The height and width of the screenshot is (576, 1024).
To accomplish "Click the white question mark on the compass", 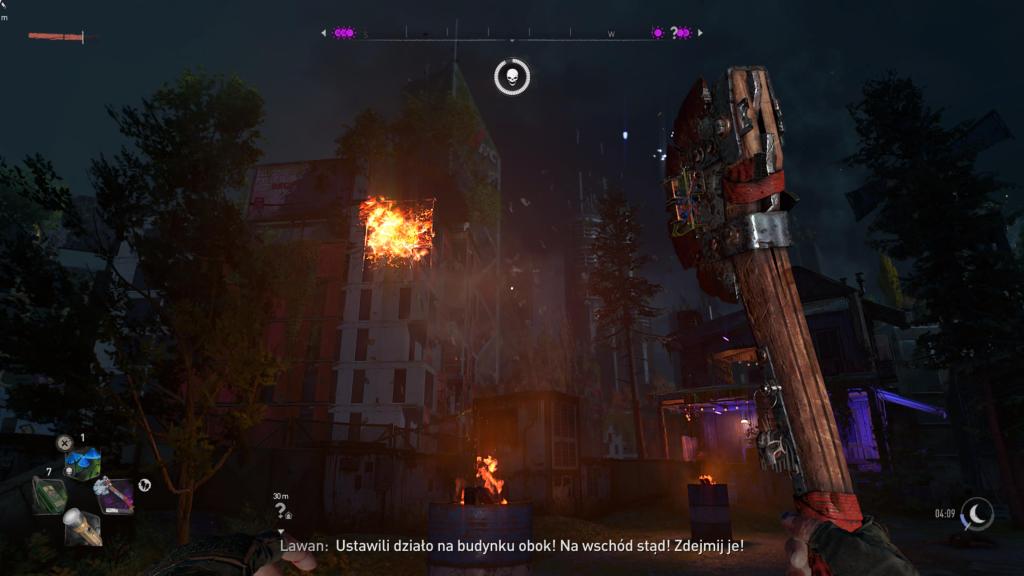I will (x=674, y=33).
